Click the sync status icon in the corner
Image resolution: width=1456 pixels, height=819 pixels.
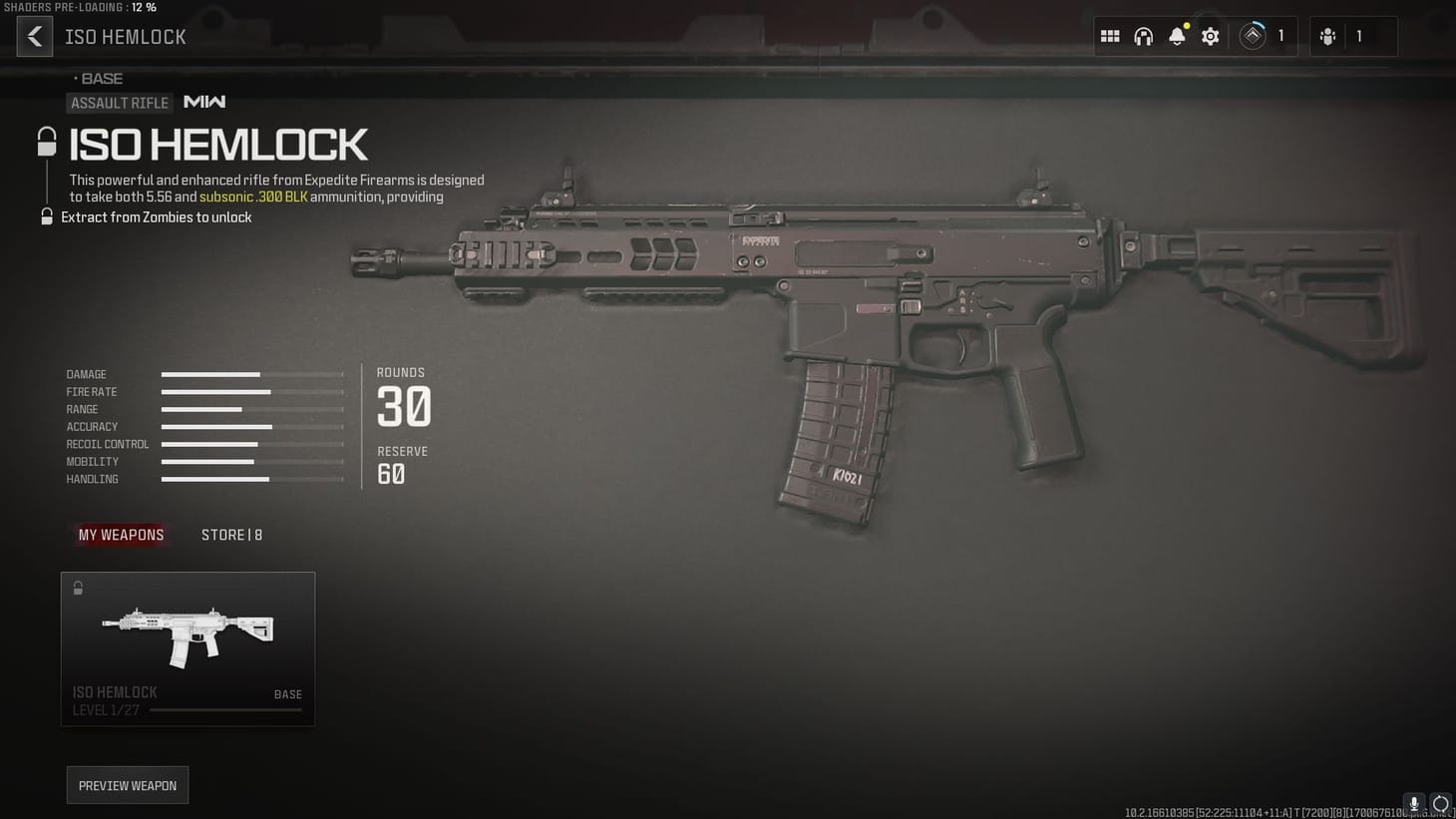click(1441, 804)
